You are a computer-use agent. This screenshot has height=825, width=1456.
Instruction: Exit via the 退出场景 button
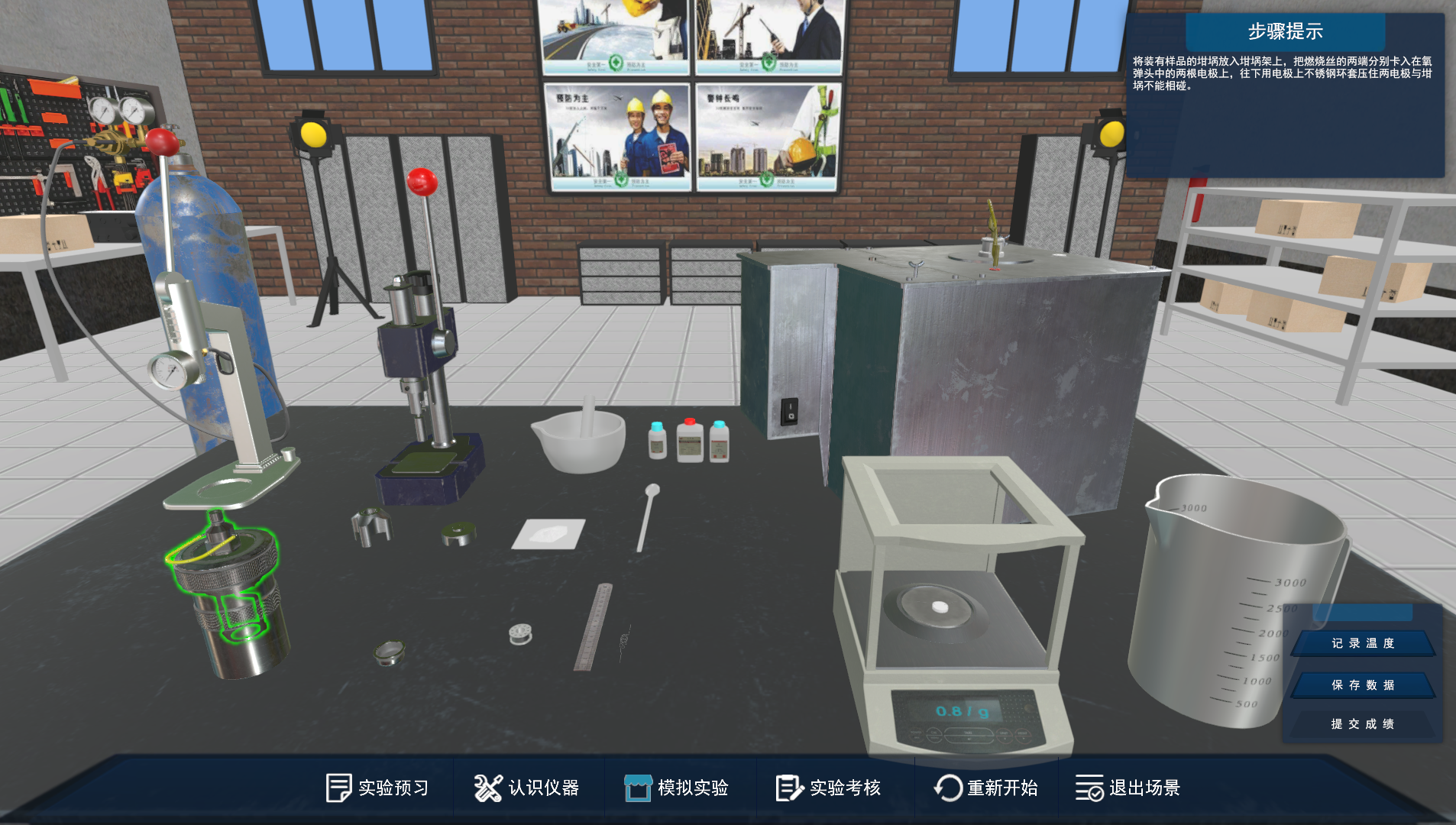point(1128,788)
